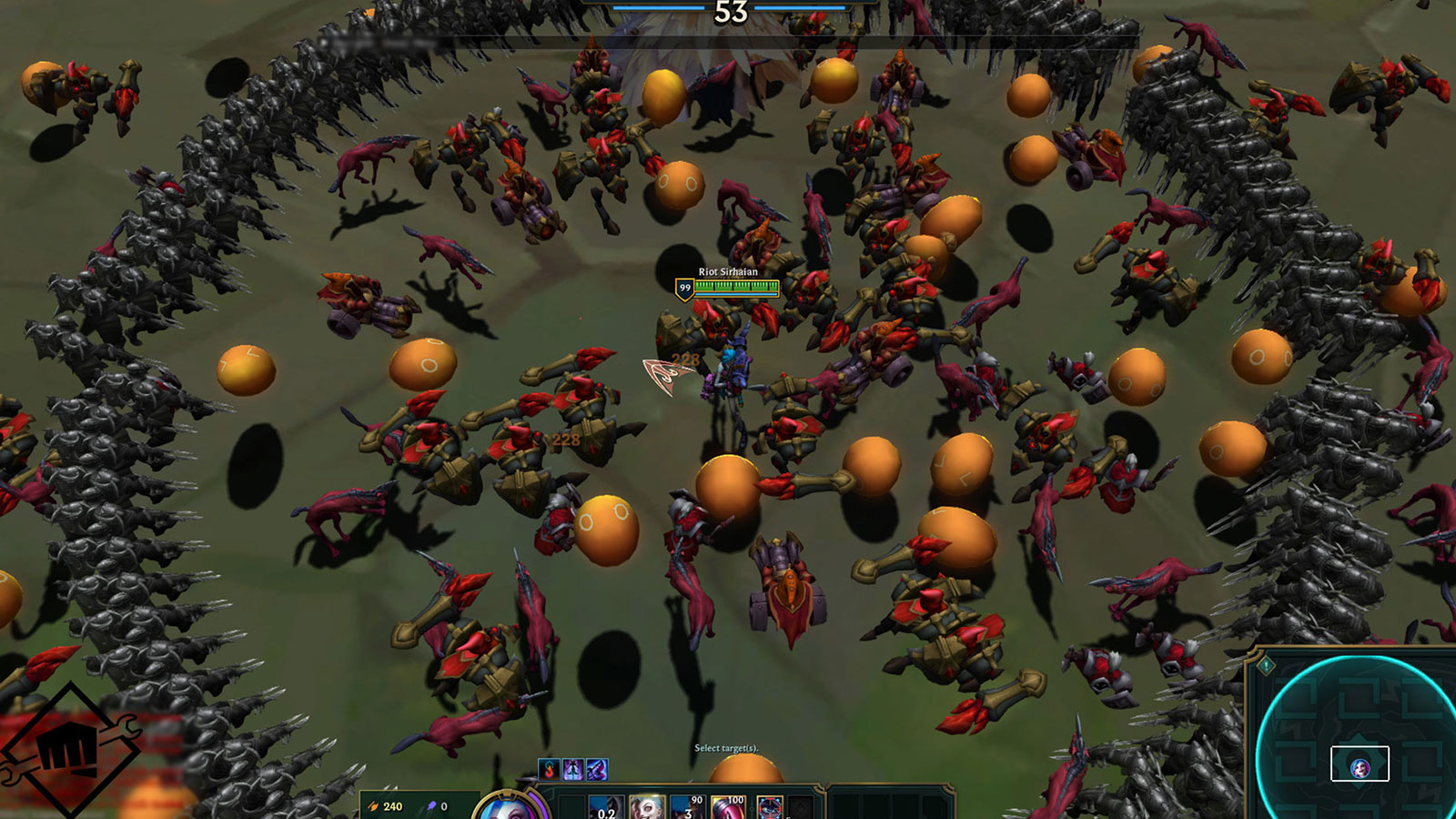
Task: Fire the rocket ultimate ability costing 100
Action: click(728, 808)
